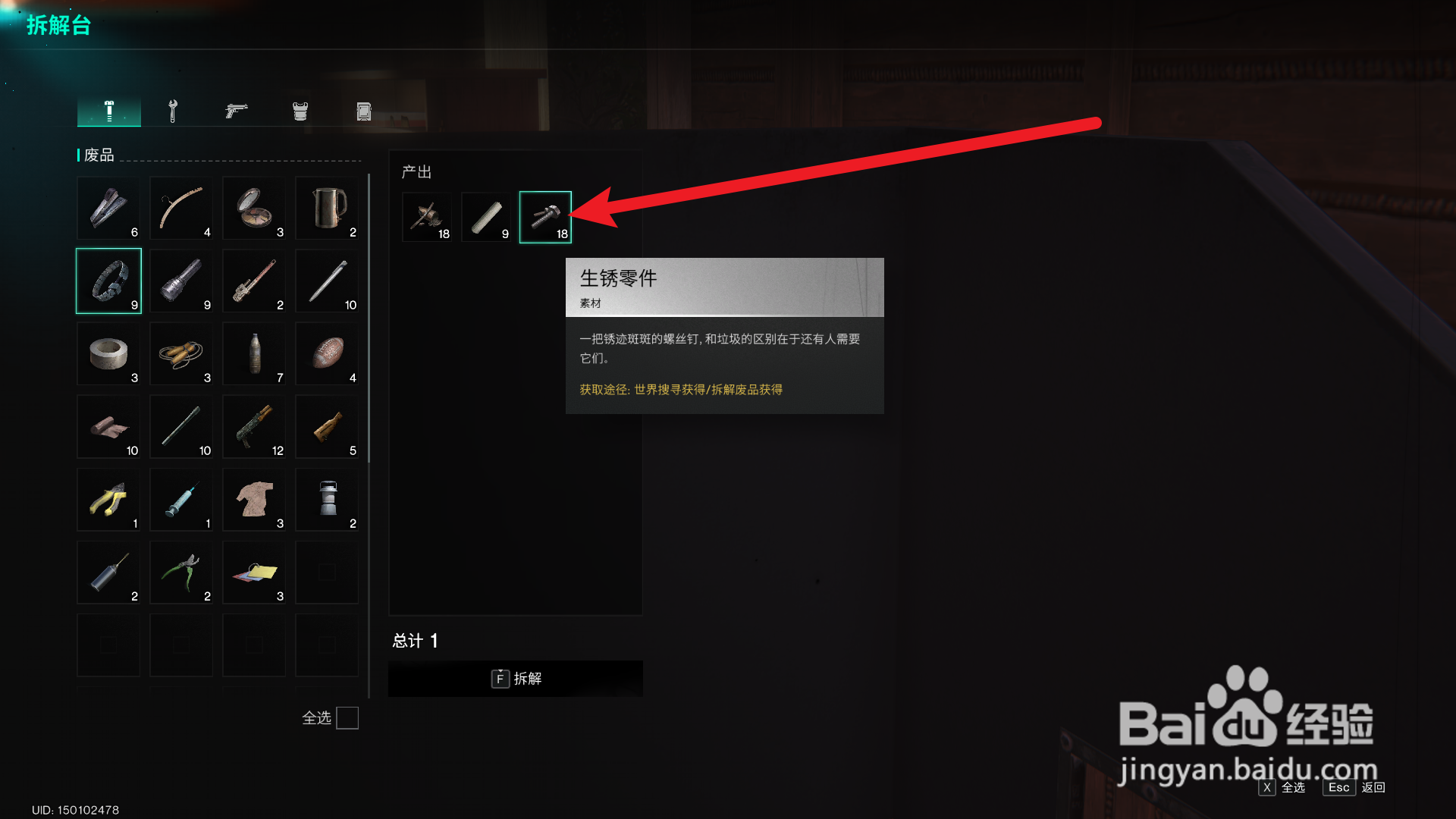This screenshot has width=1456, height=819.
Task: Enable the 全选 checkbox
Action: pos(347,718)
